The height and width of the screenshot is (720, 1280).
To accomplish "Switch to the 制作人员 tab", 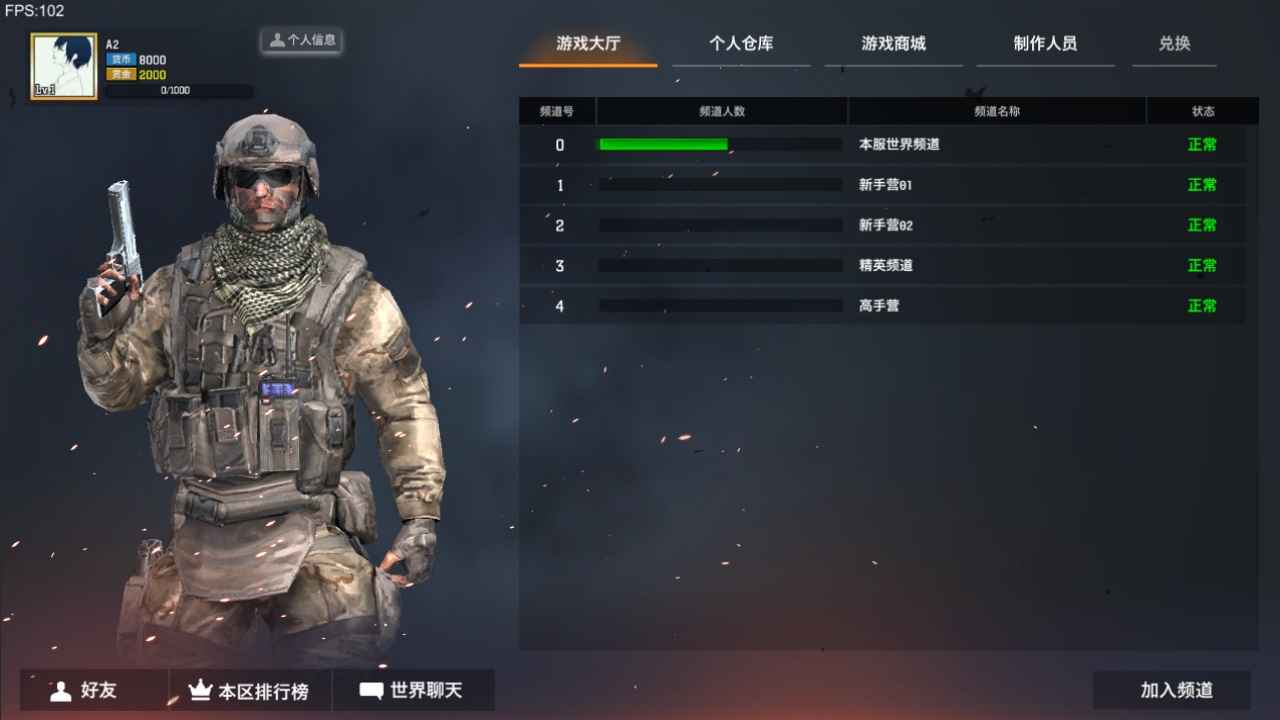I will pyautogui.click(x=1045, y=43).
